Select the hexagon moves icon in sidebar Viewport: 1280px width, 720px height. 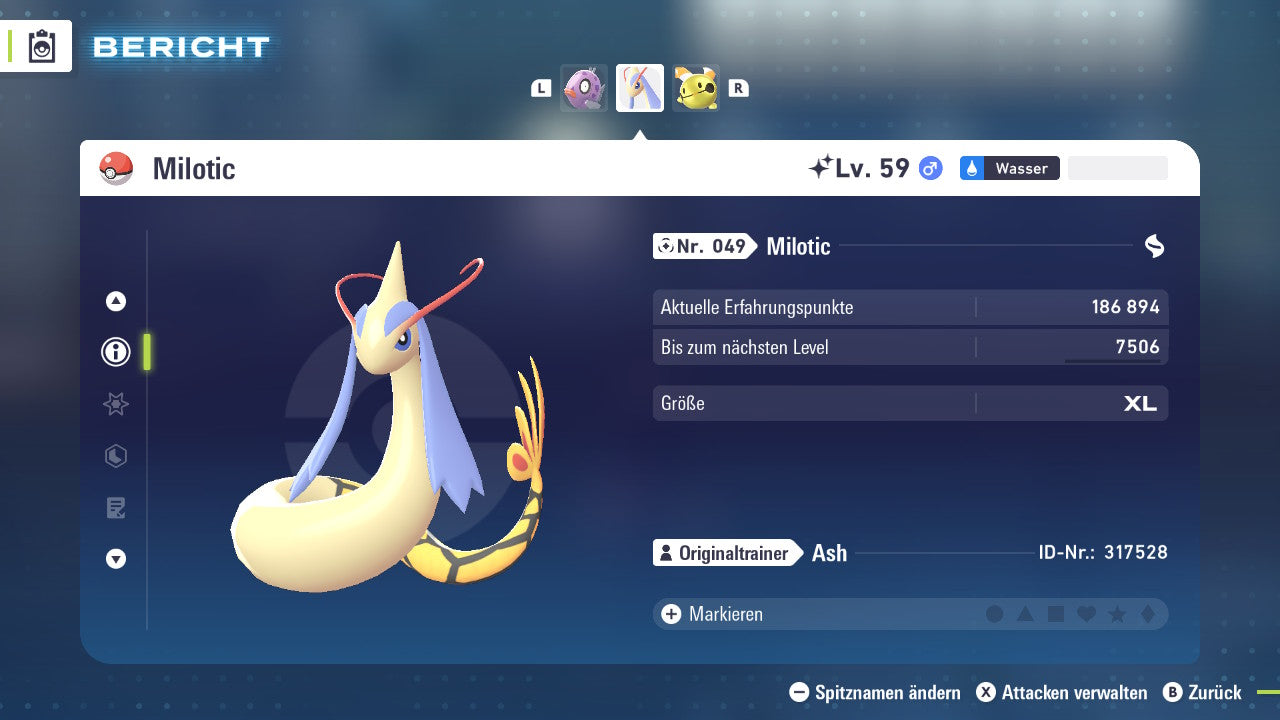tap(115, 456)
